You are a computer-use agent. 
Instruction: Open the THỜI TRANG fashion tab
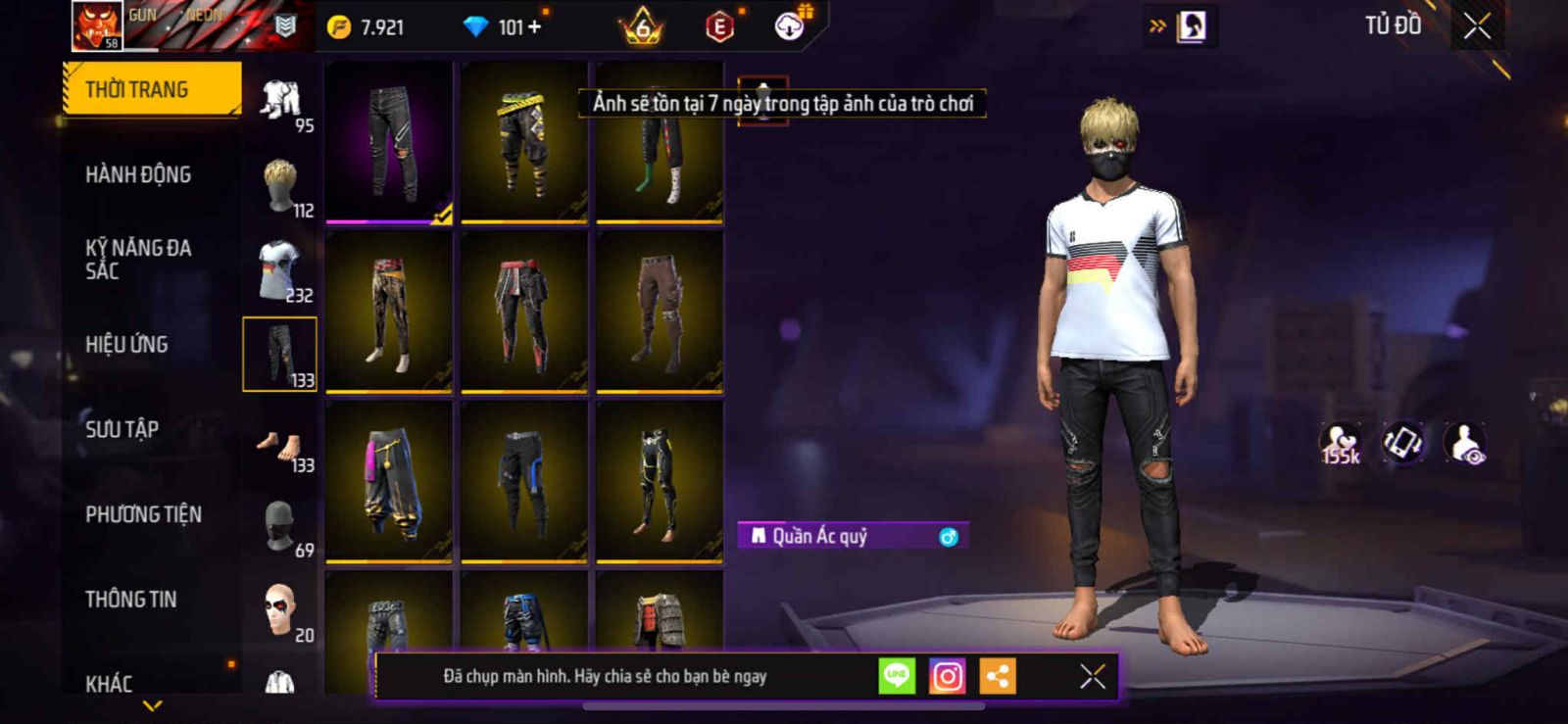[x=151, y=89]
